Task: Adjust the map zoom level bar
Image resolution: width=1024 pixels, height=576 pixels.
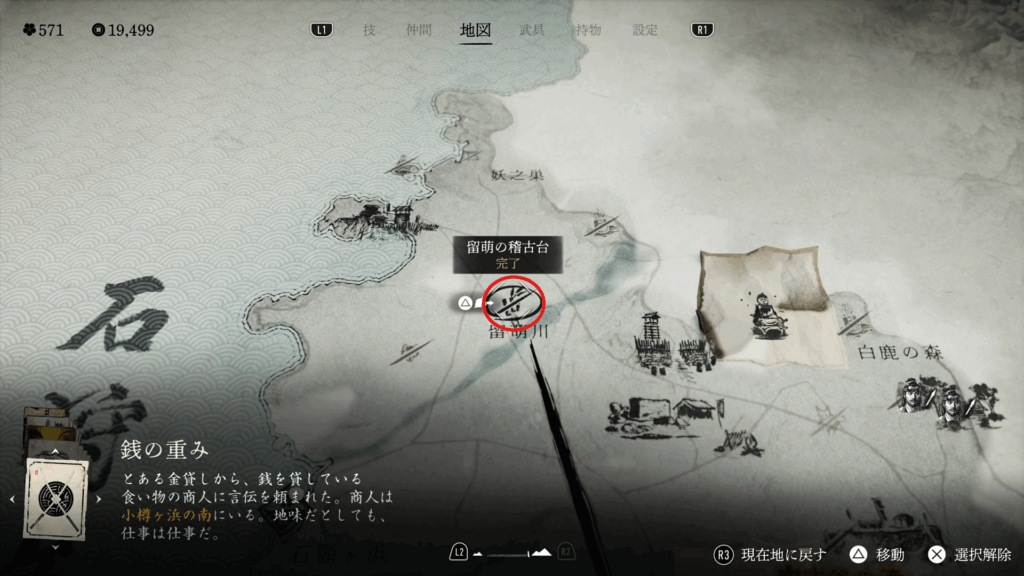Action: [512, 552]
